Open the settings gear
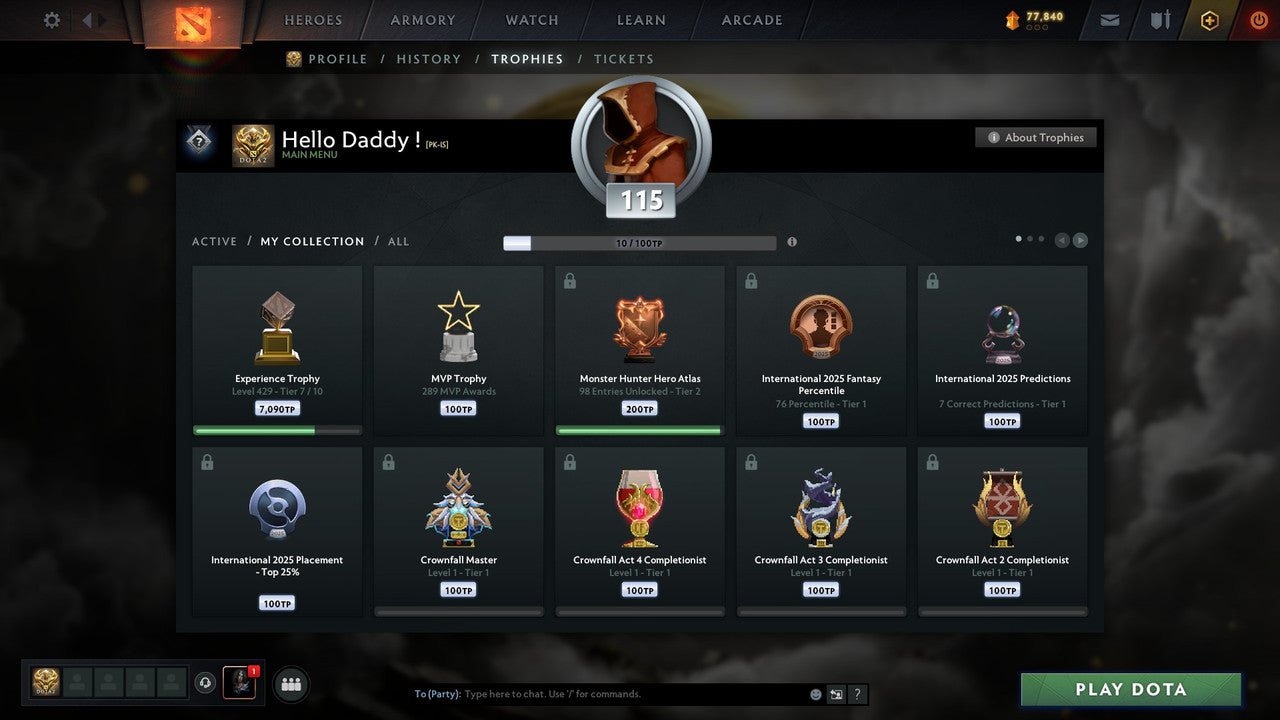Viewport: 1280px width, 720px height. click(x=51, y=19)
